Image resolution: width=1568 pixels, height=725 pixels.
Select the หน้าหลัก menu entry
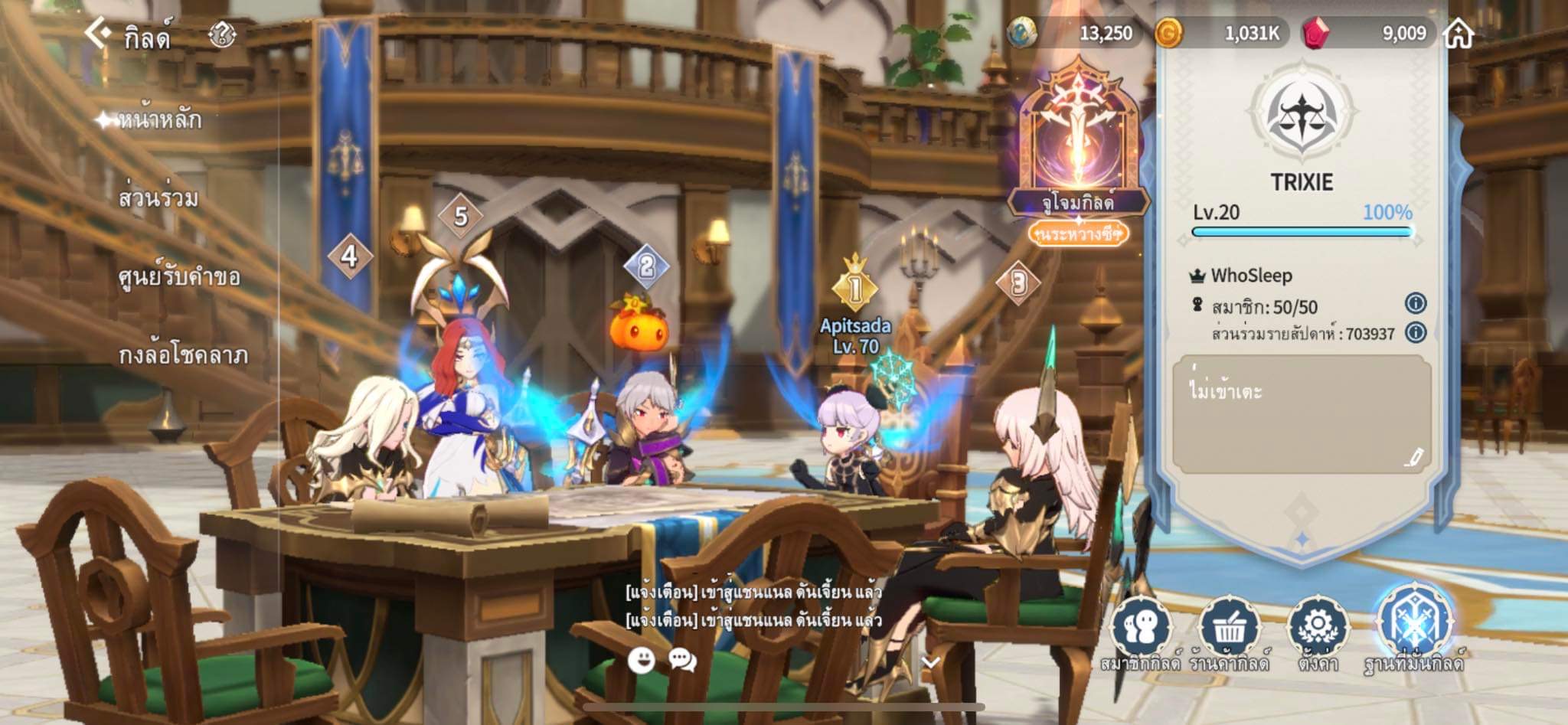point(159,120)
